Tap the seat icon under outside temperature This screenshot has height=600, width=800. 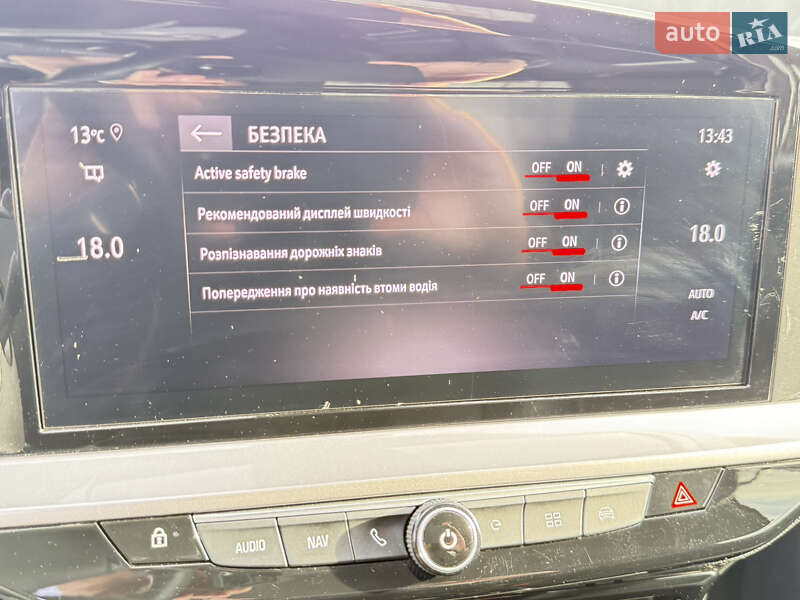click(x=92, y=174)
